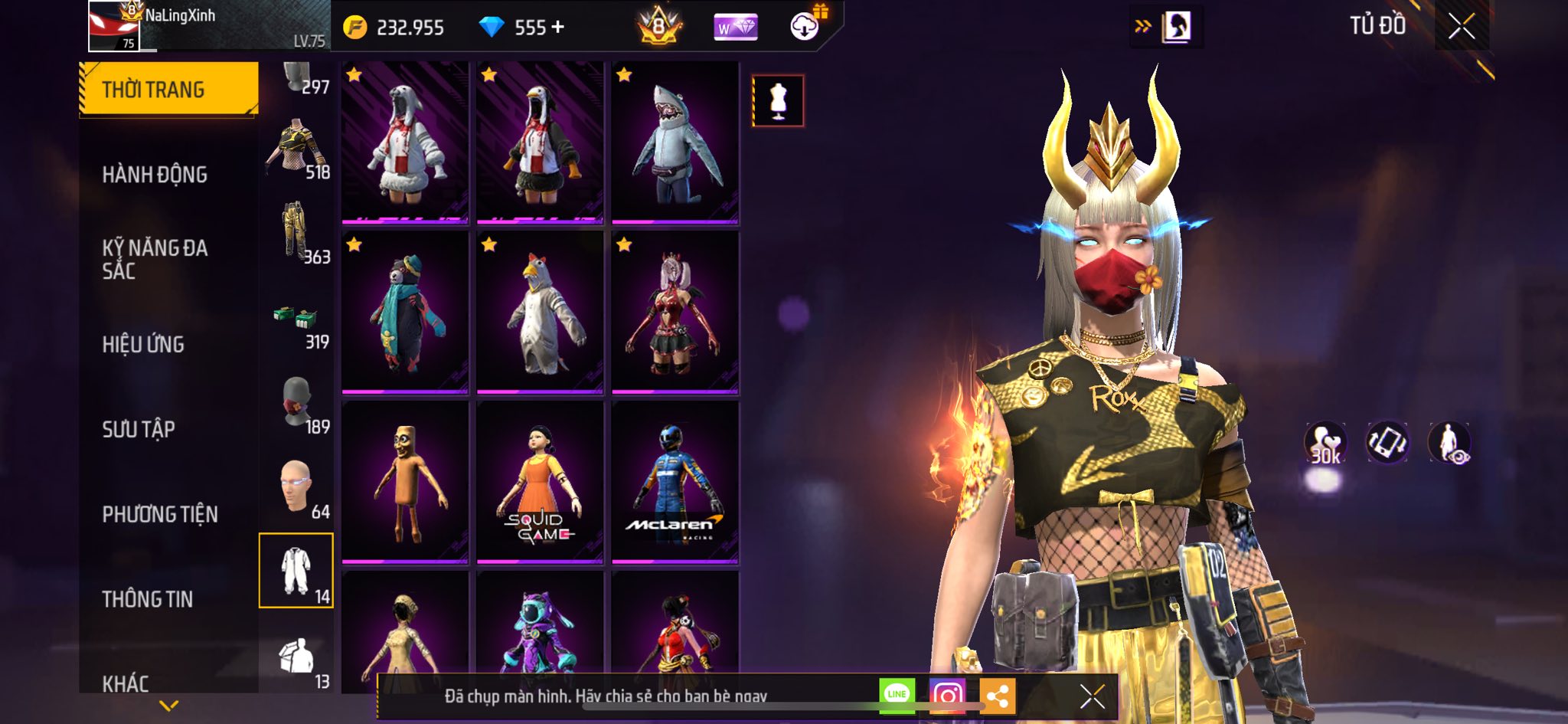Switch to the face mask category

pyautogui.click(x=297, y=404)
